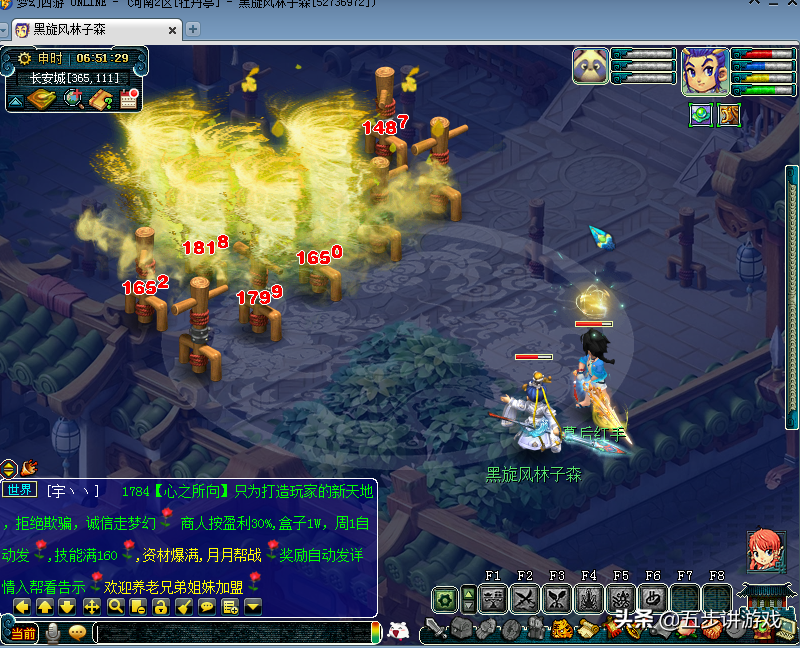Clear chat with the broom button
Screen dimensions: 800x648
(183, 606)
